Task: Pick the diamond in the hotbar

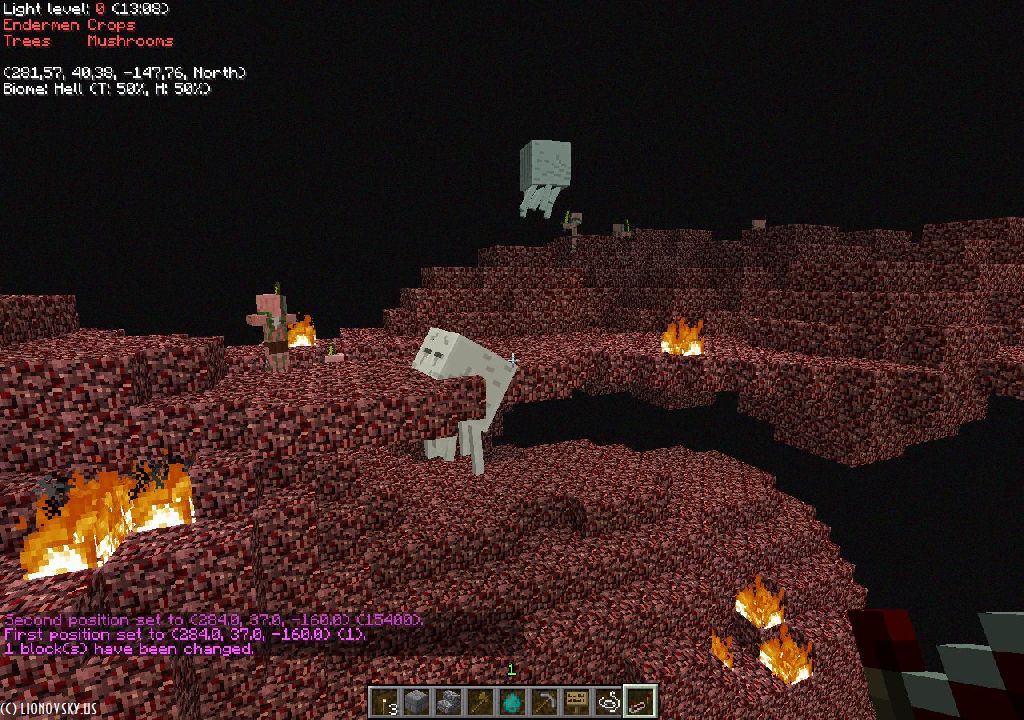Action: [x=513, y=702]
